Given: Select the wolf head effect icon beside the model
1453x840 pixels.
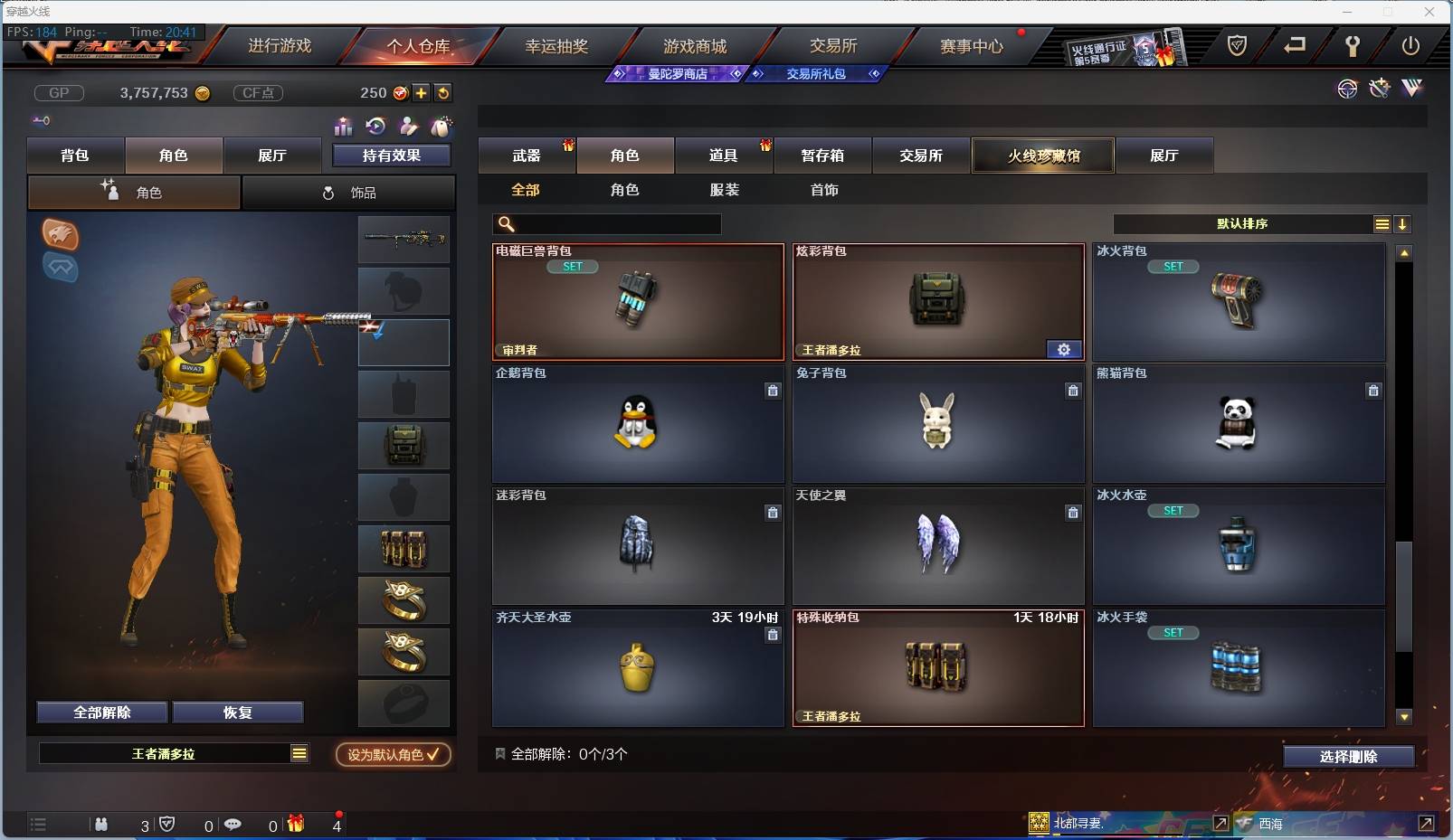Looking at the screenshot, I should tap(60, 235).
